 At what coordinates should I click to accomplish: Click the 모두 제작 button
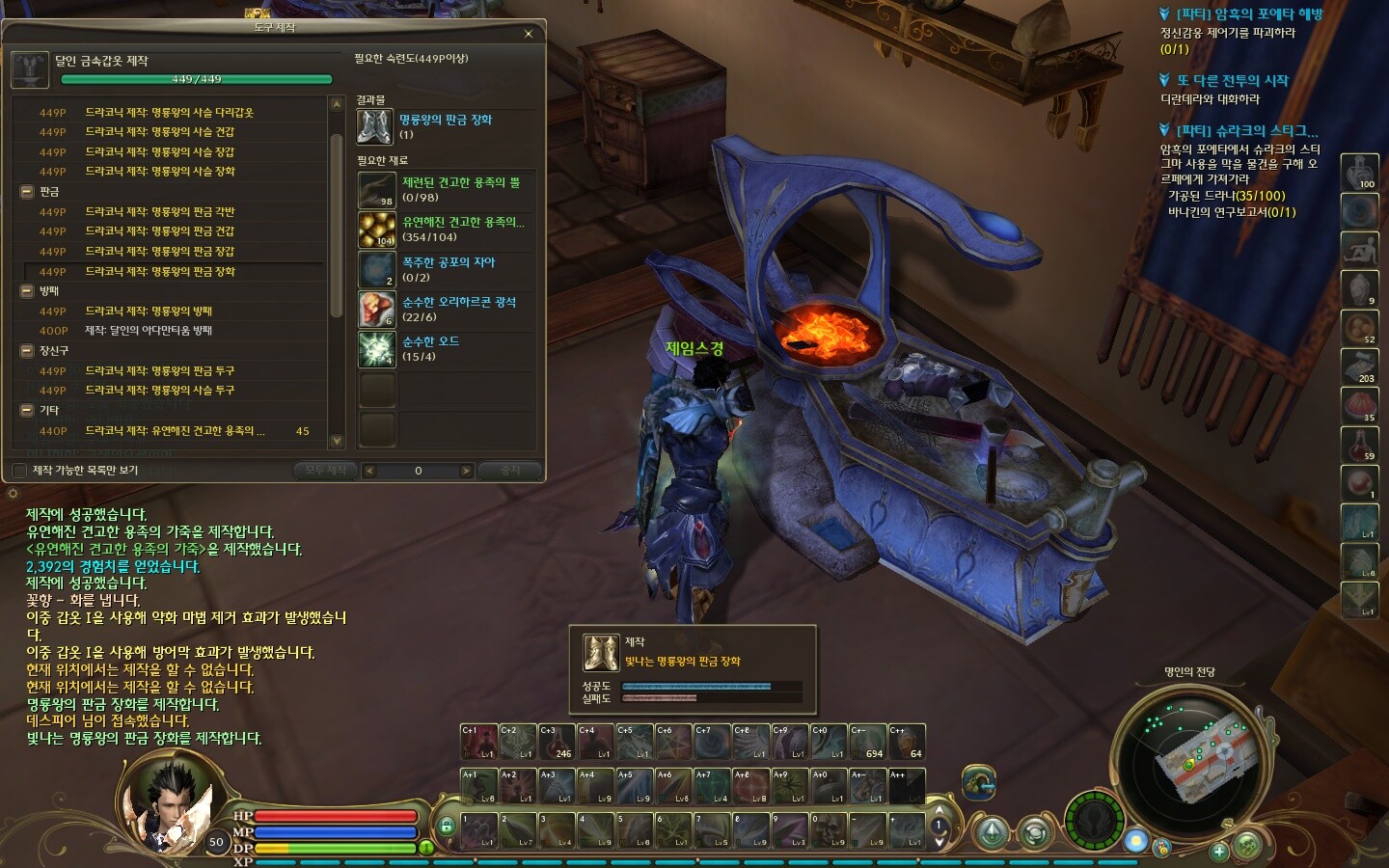[x=325, y=471]
